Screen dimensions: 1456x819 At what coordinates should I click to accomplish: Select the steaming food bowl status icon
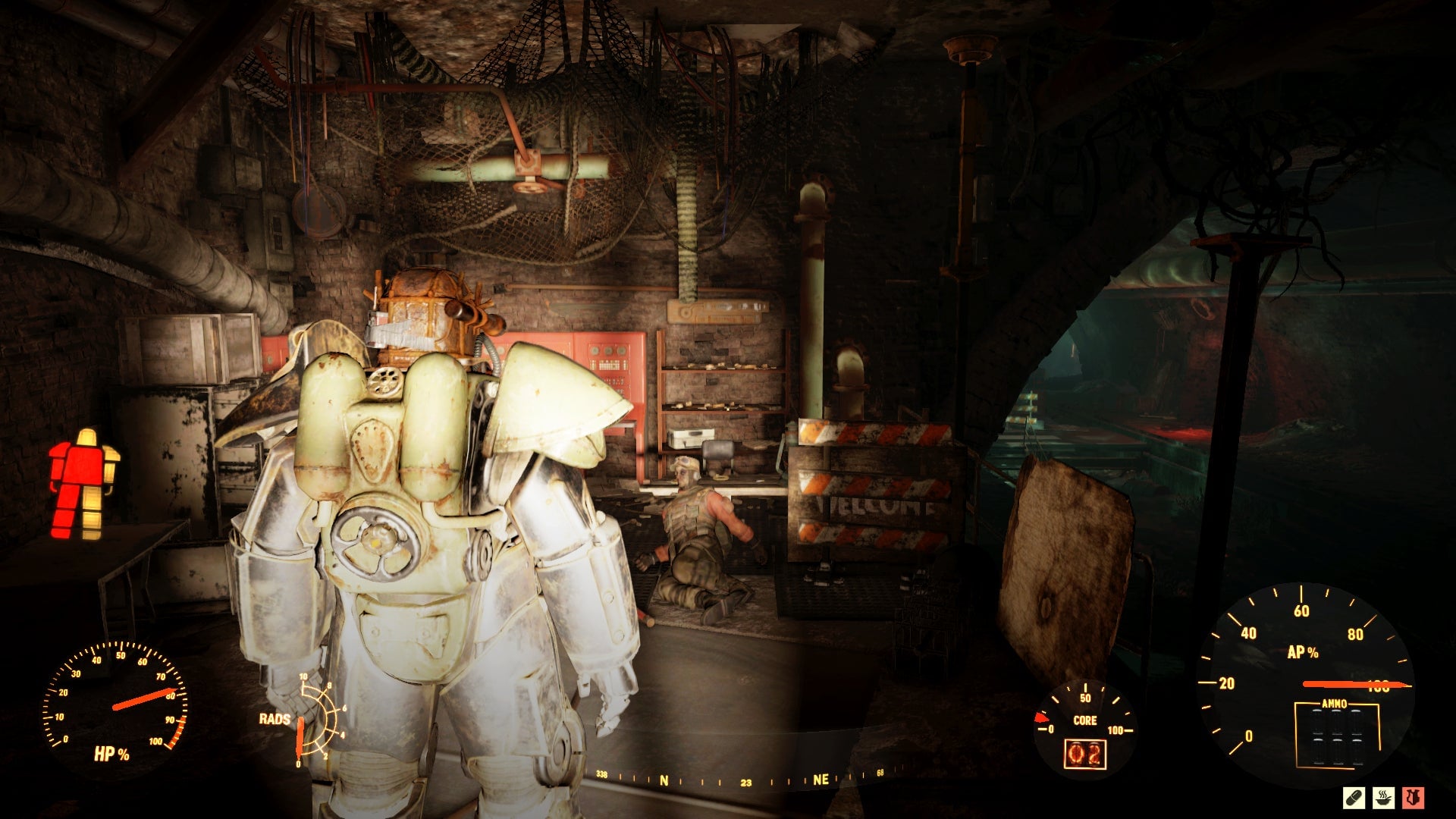[1383, 798]
